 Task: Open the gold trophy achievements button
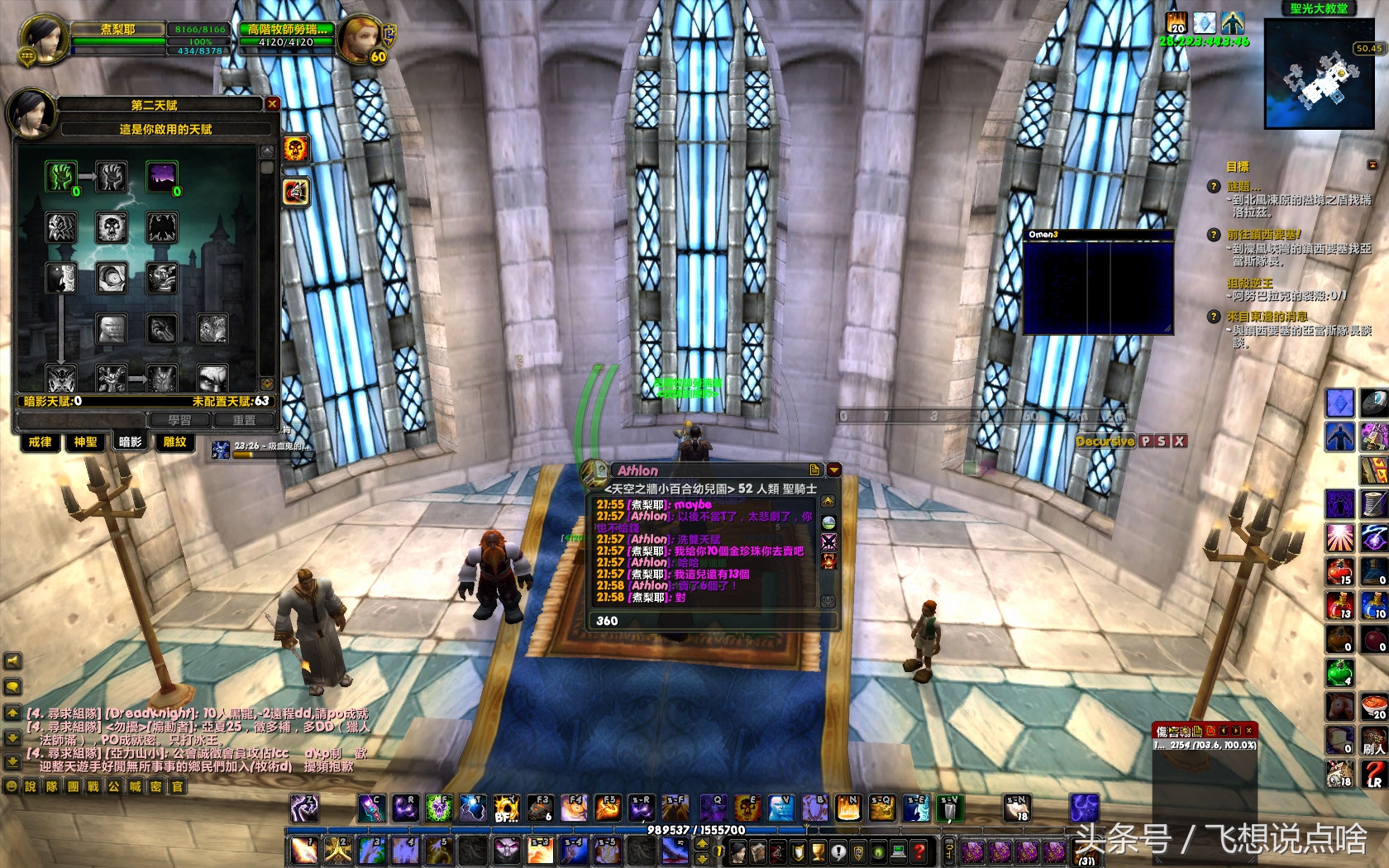pyautogui.click(x=817, y=851)
